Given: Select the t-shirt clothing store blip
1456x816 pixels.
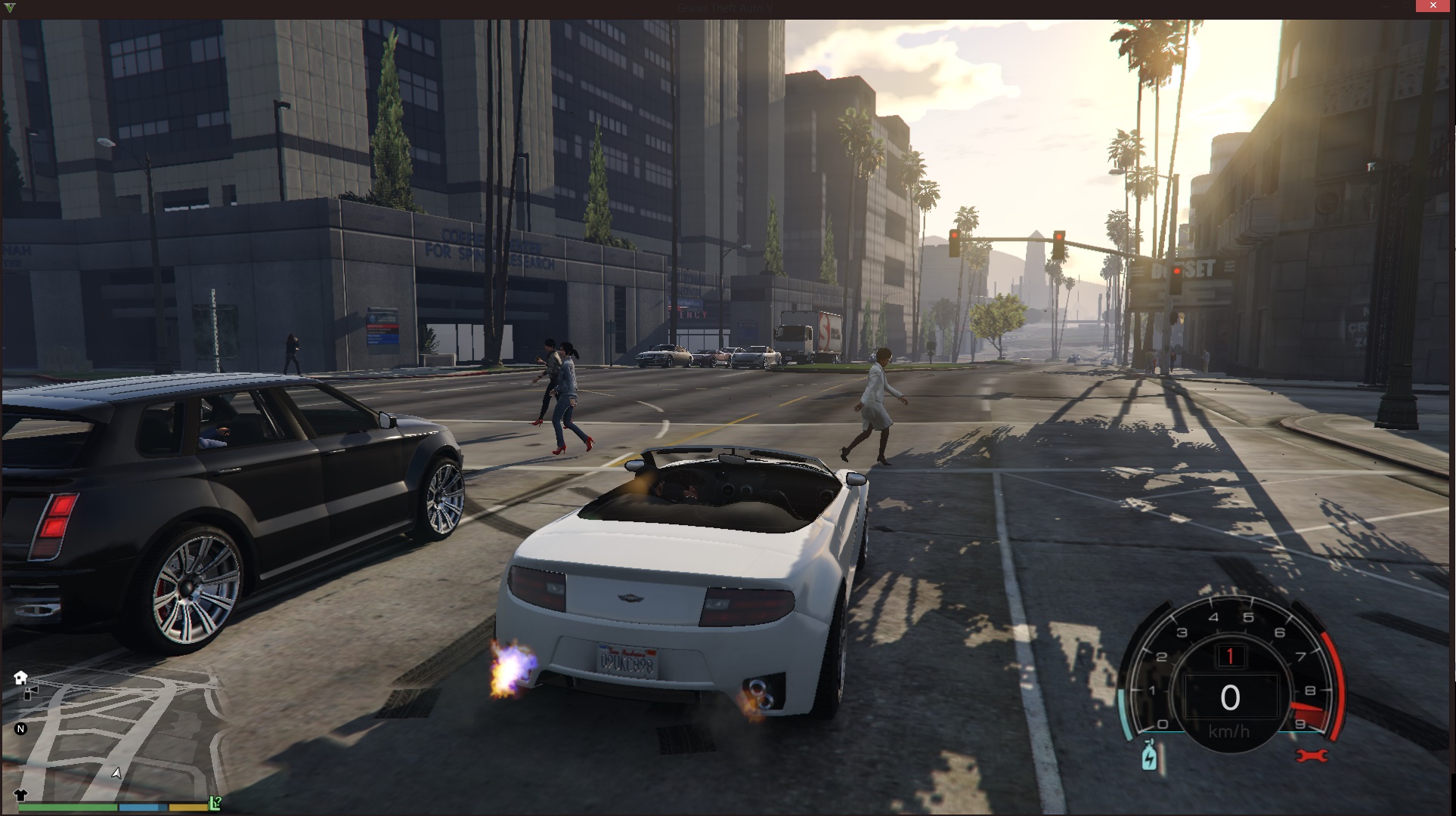Looking at the screenshot, I should (20, 795).
